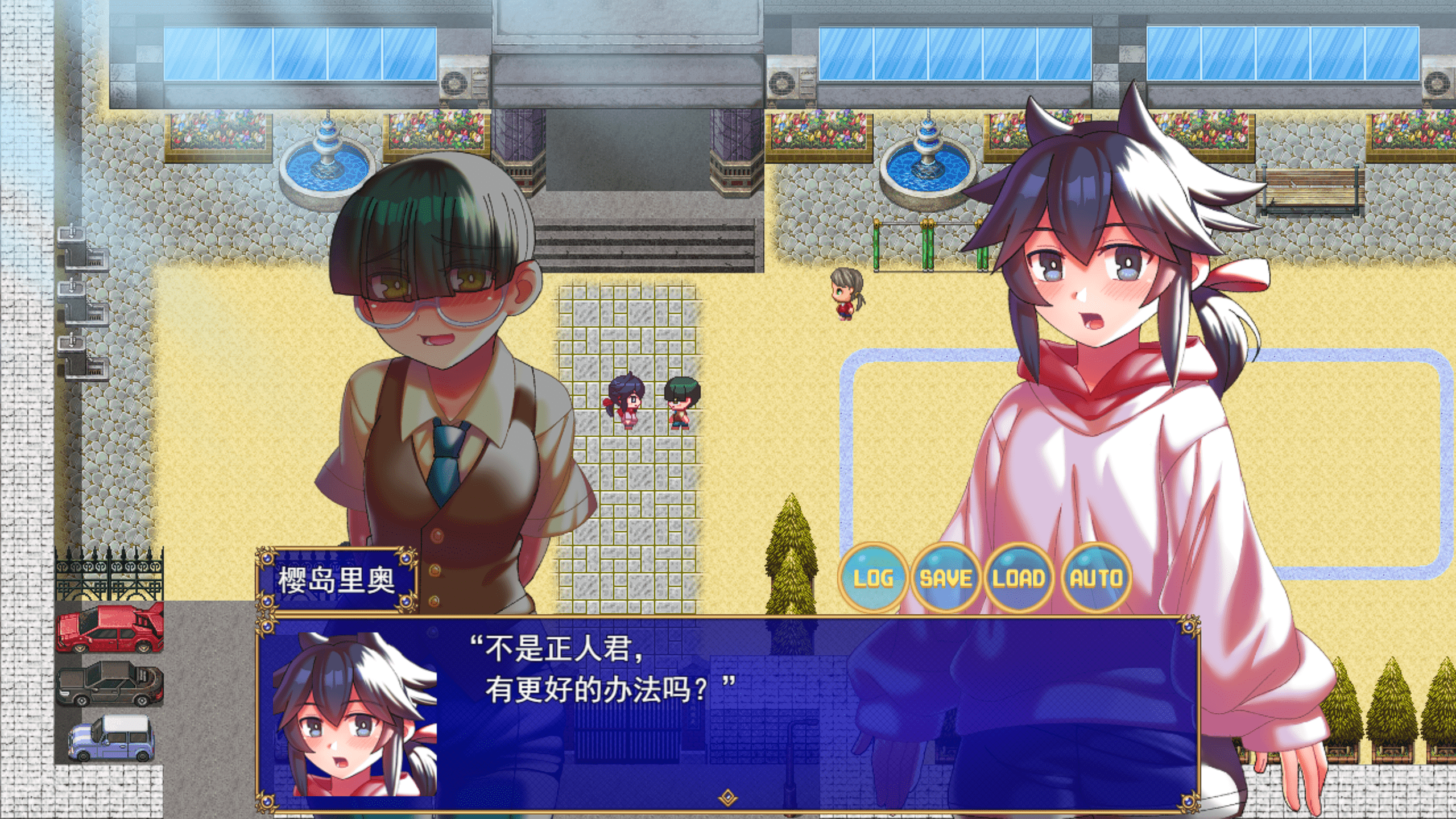1456x819 pixels.
Task: Advance dialogue via the diamond continue marker
Action: (x=727, y=797)
